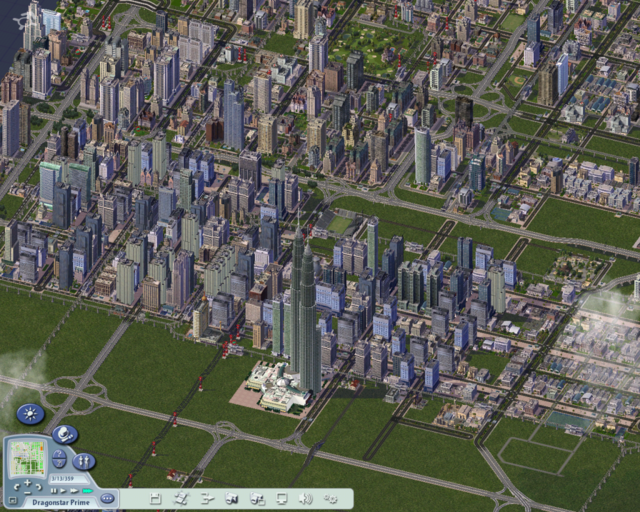The image size is (640, 512).
Task: Rotate the view clockwise
Action: pyautogui.click(x=40, y=487)
